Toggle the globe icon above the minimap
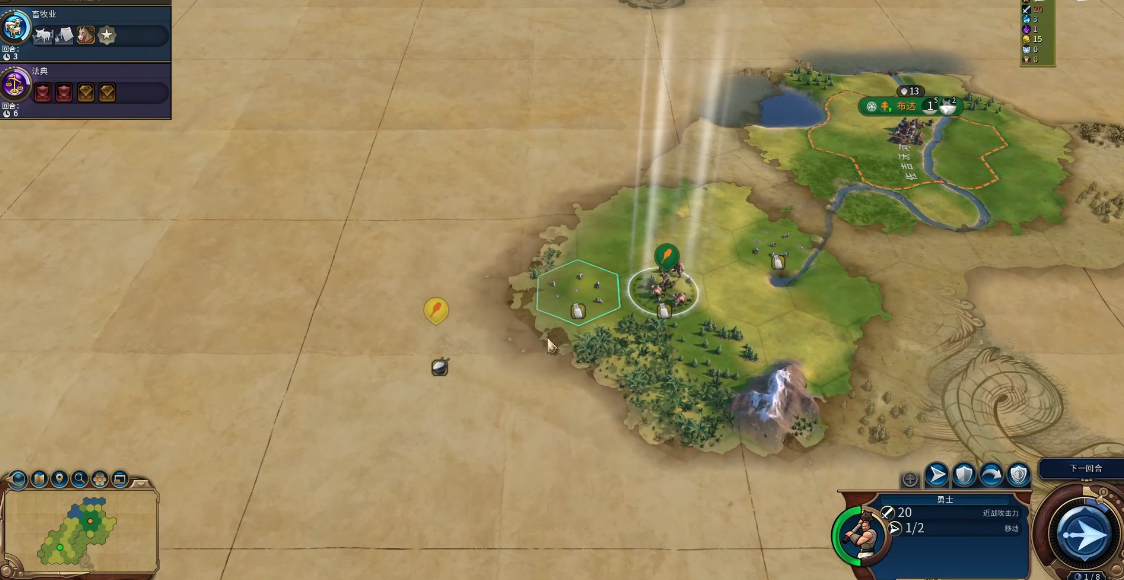 pyautogui.click(x=17, y=479)
